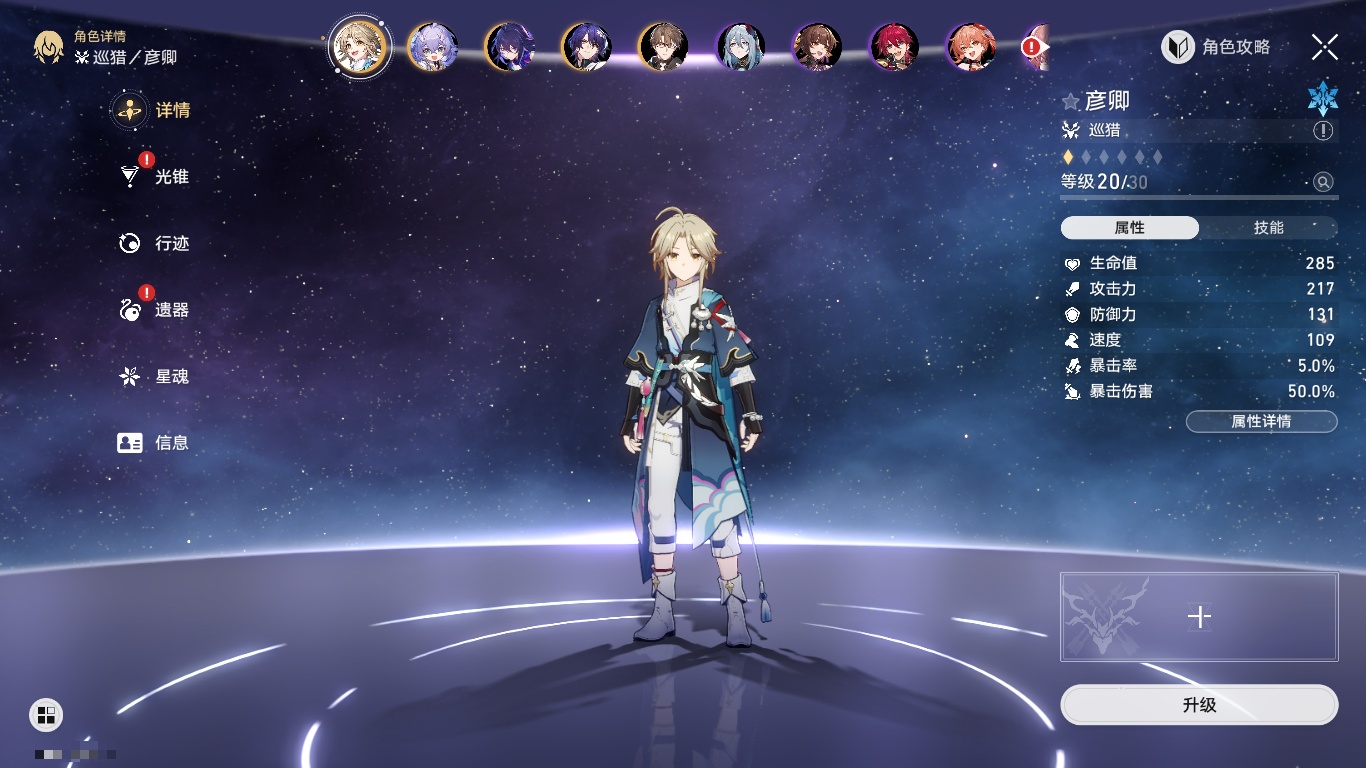The image size is (1366, 768).
Task: Close the character details screen
Action: pos(1325,47)
